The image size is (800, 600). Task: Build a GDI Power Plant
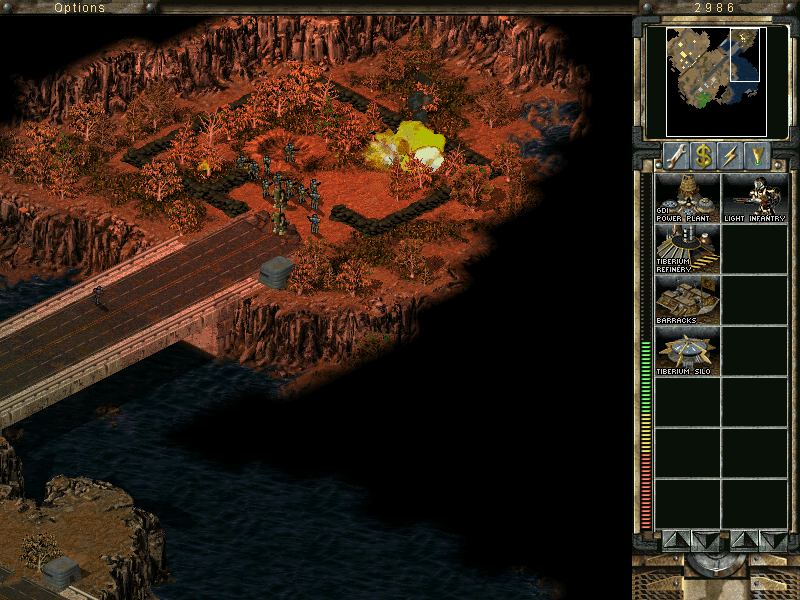[687, 198]
